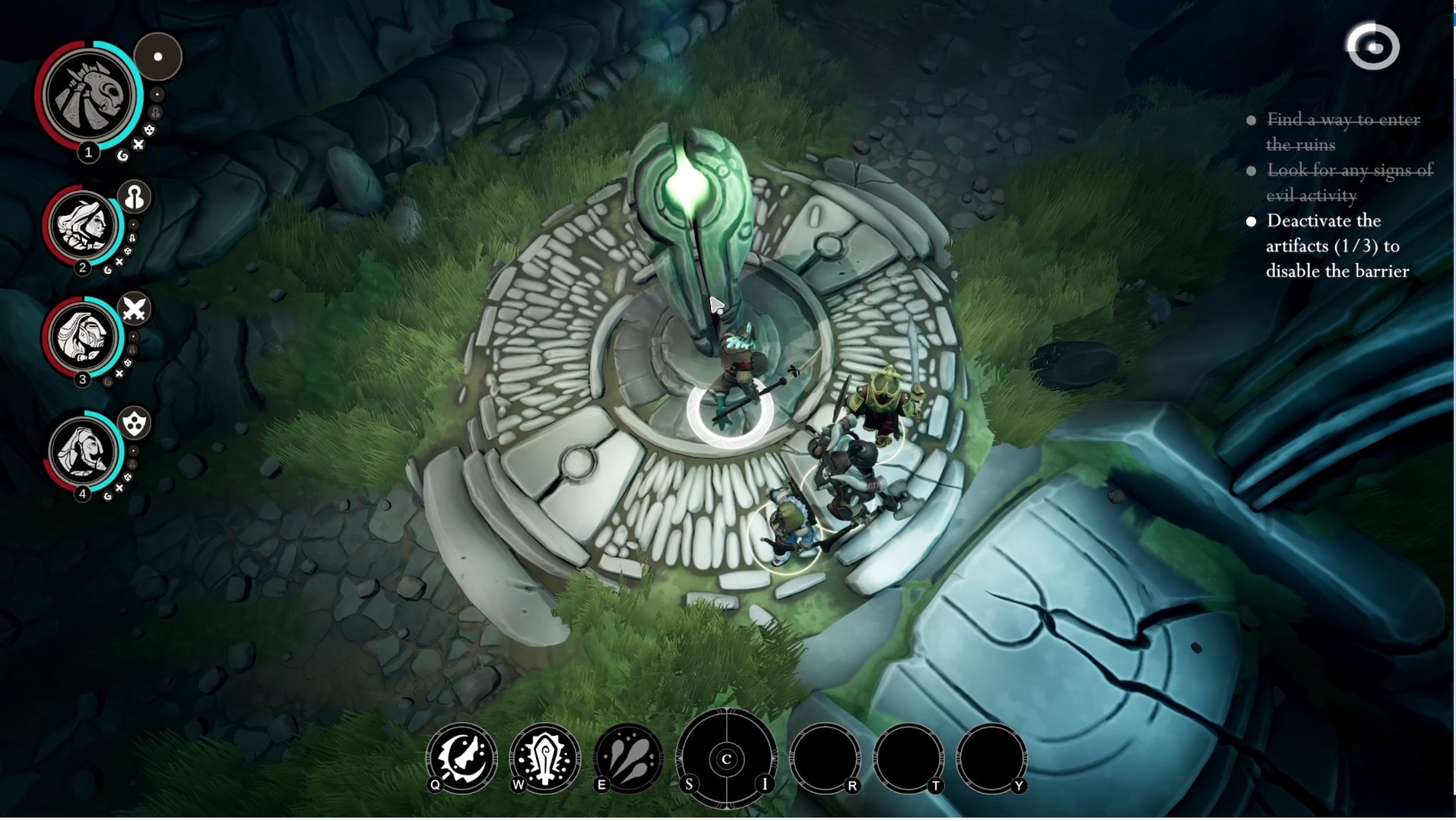
Task: Select the third party hero portrait
Action: 83,337
